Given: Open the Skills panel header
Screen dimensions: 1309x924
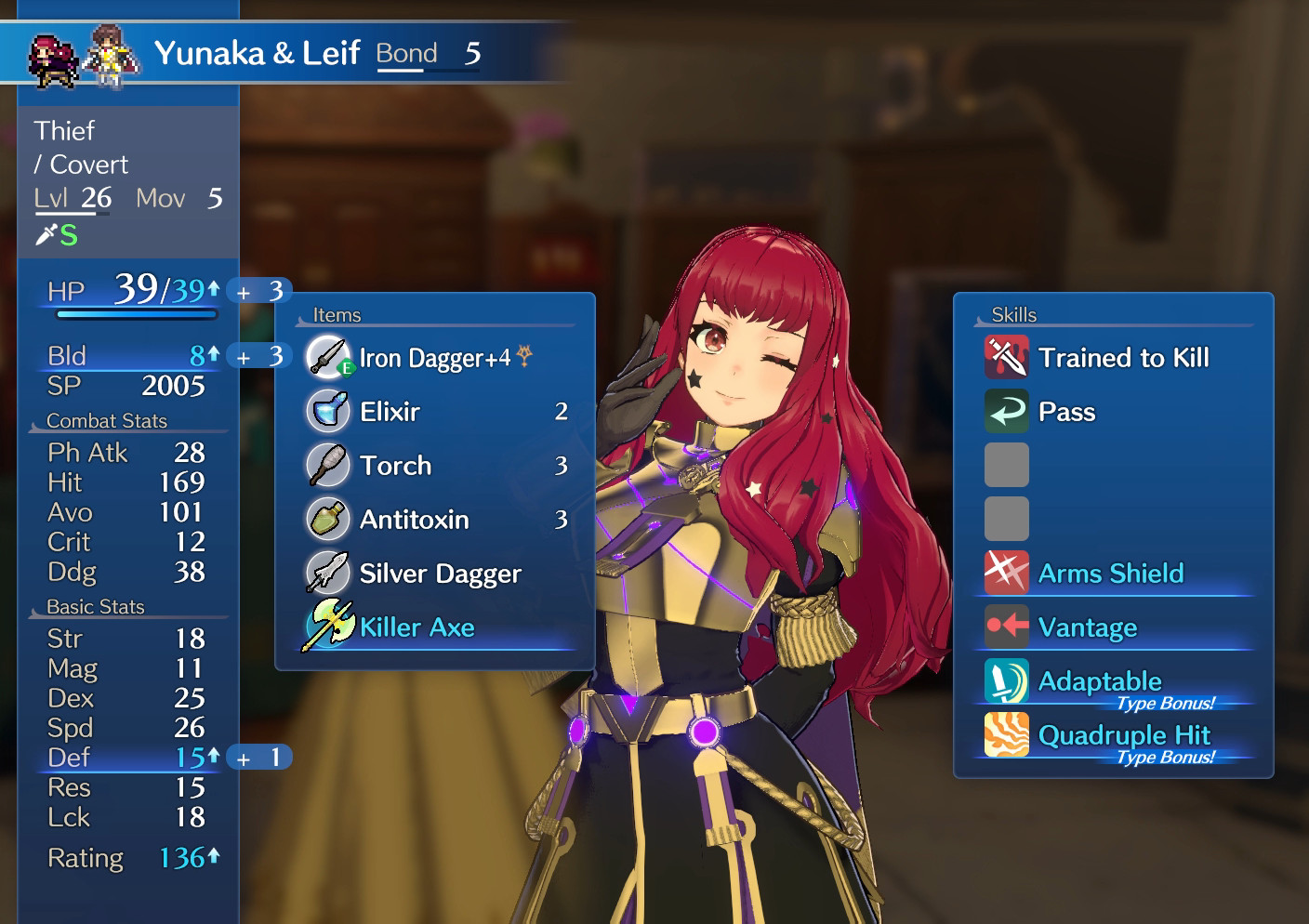Looking at the screenshot, I should point(1012,314).
